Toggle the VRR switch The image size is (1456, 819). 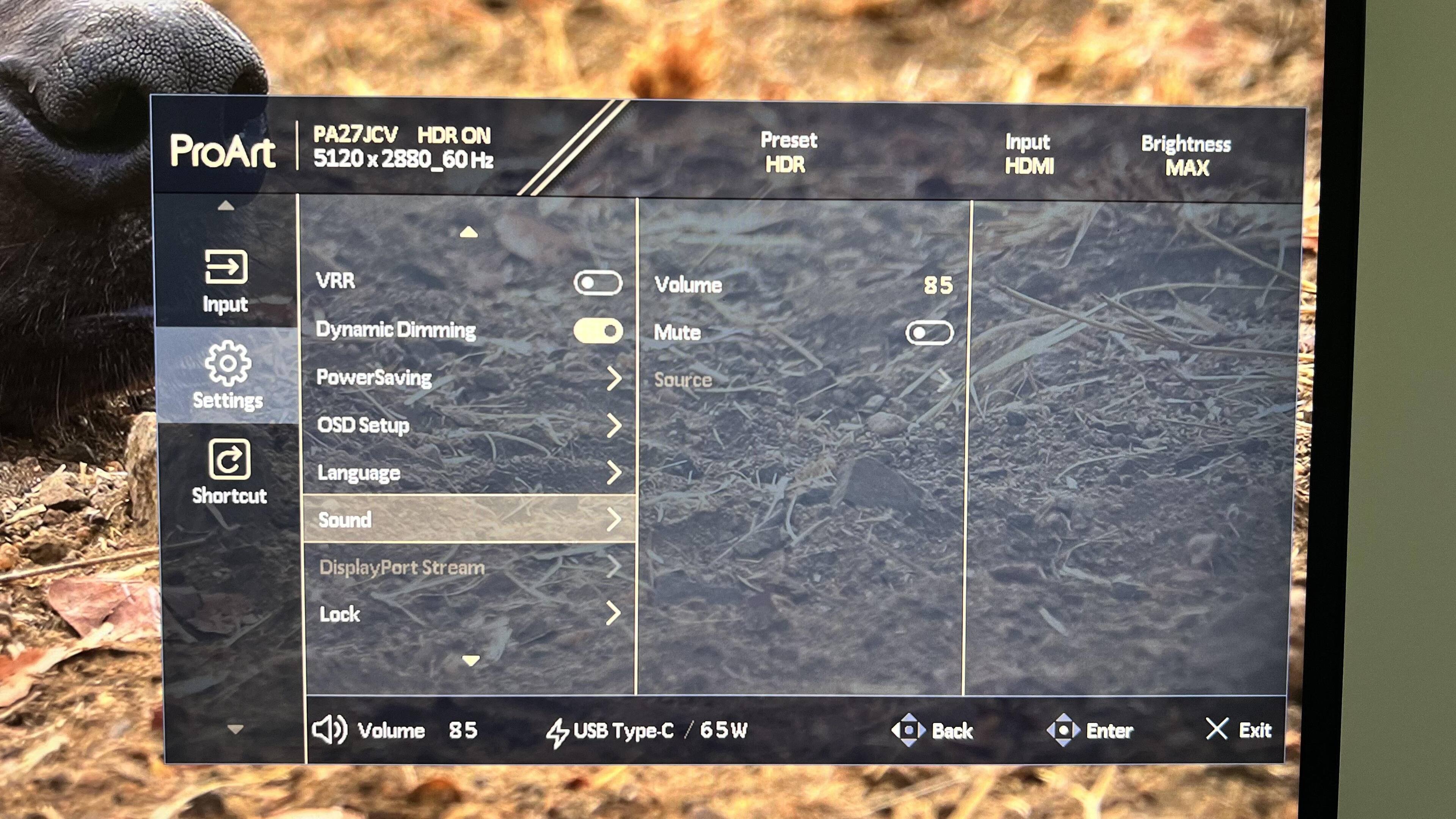tap(598, 282)
